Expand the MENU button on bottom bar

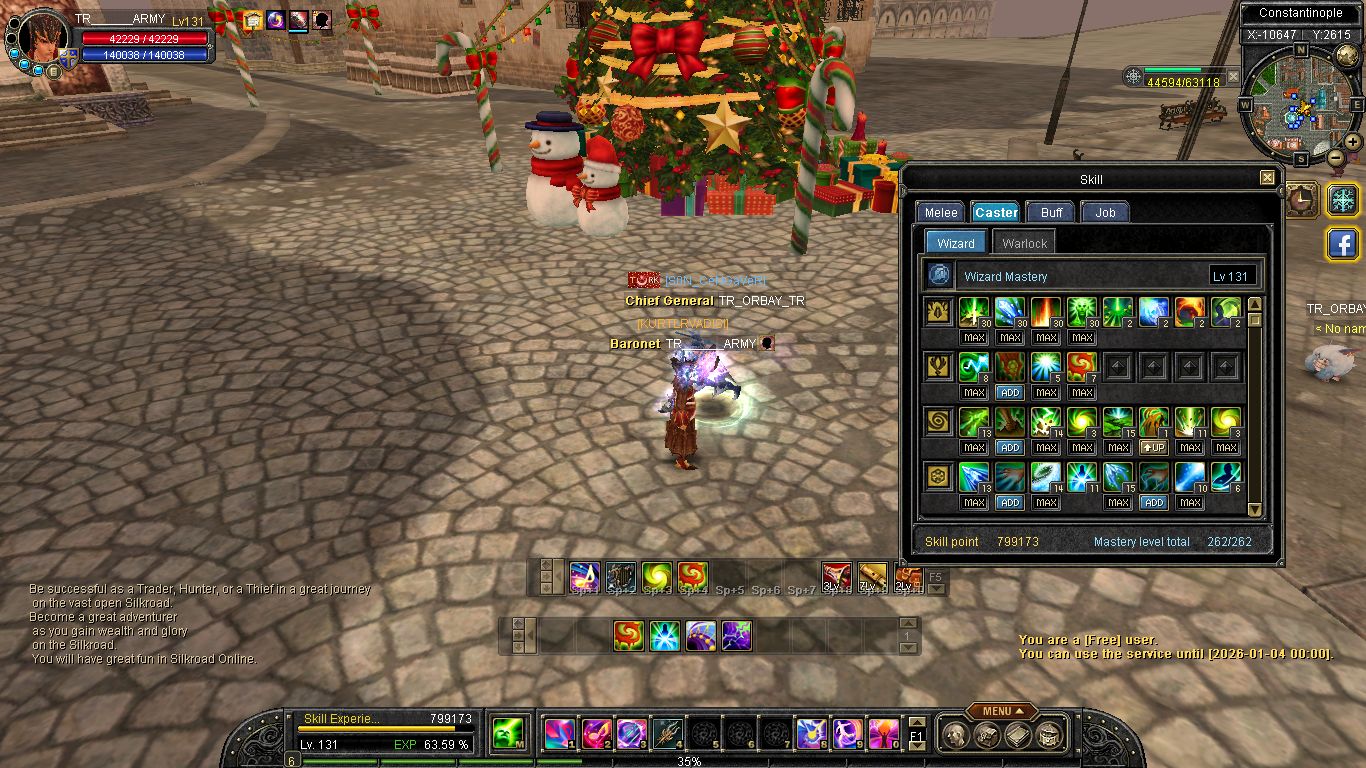(x=1001, y=711)
